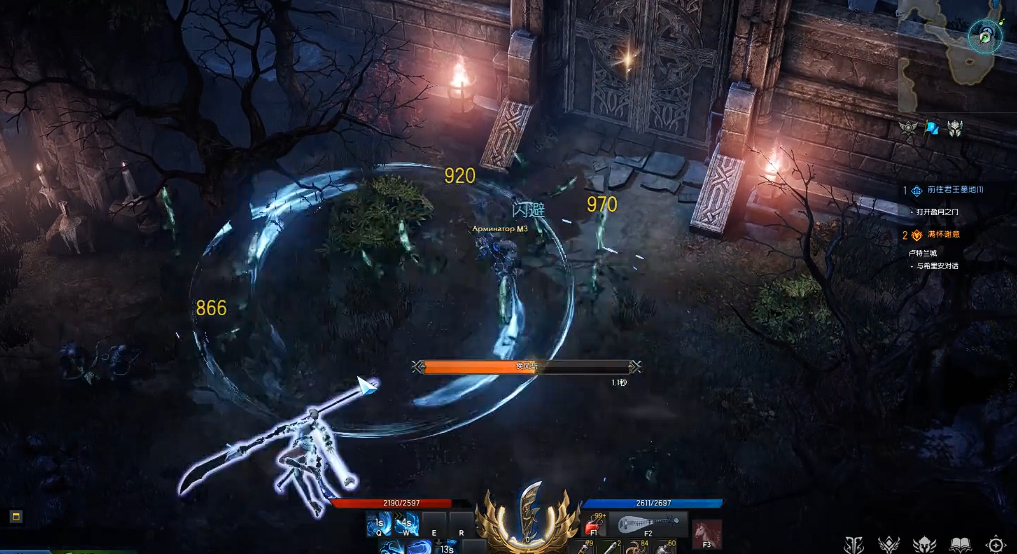Image resolution: width=1017 pixels, height=554 pixels.
Task: Click the winged medal icon under minimap
Action: (x=908, y=127)
